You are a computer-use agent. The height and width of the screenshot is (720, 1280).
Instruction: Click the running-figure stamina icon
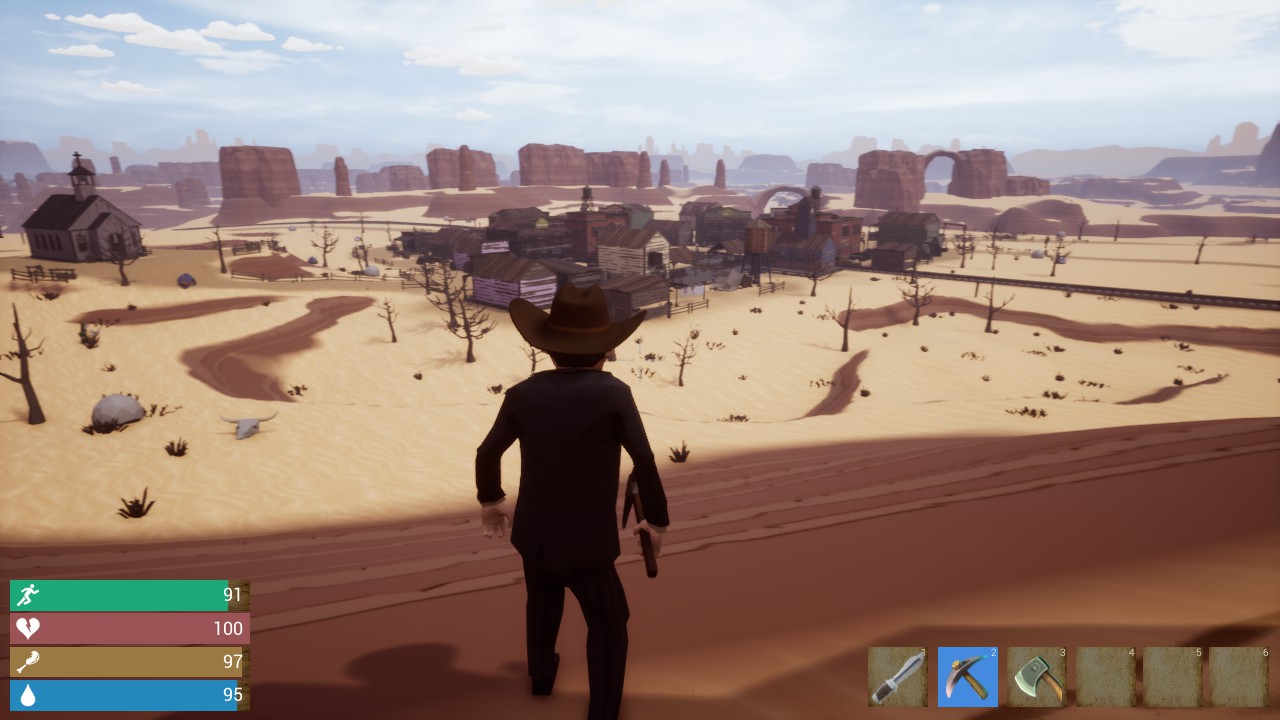[x=27, y=594]
